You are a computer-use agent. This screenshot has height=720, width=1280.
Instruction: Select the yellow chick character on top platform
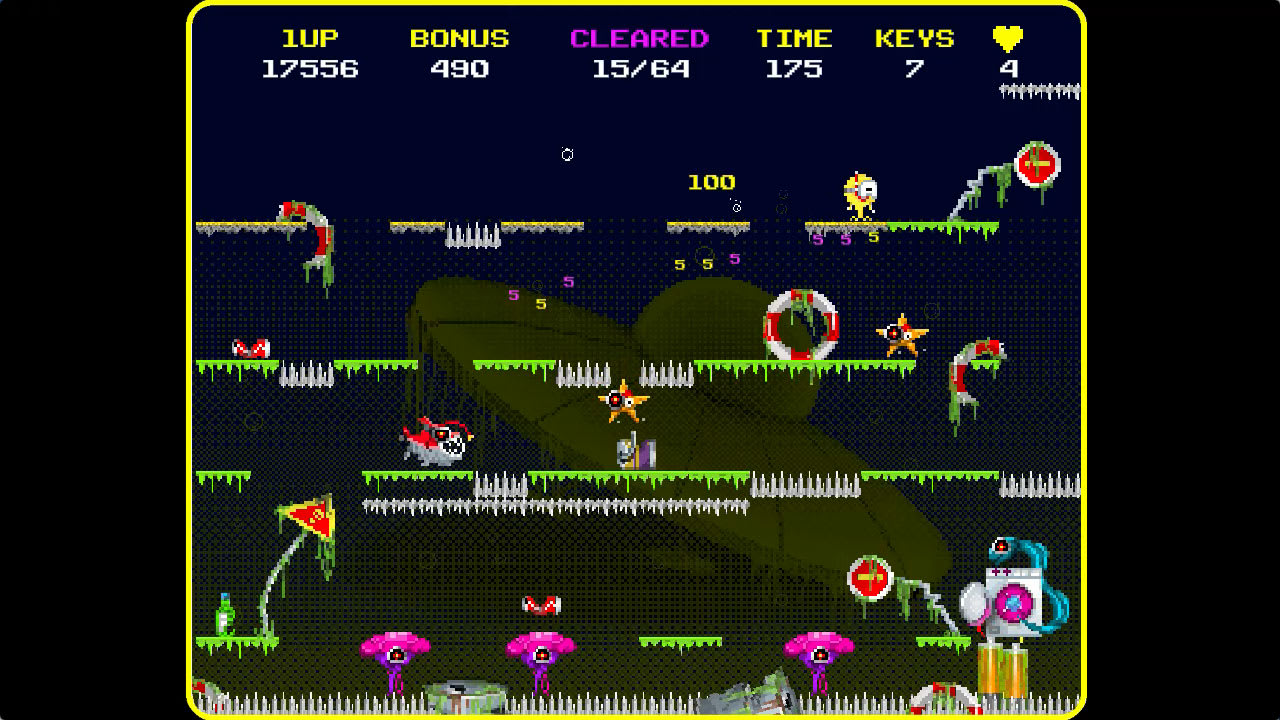click(x=860, y=191)
